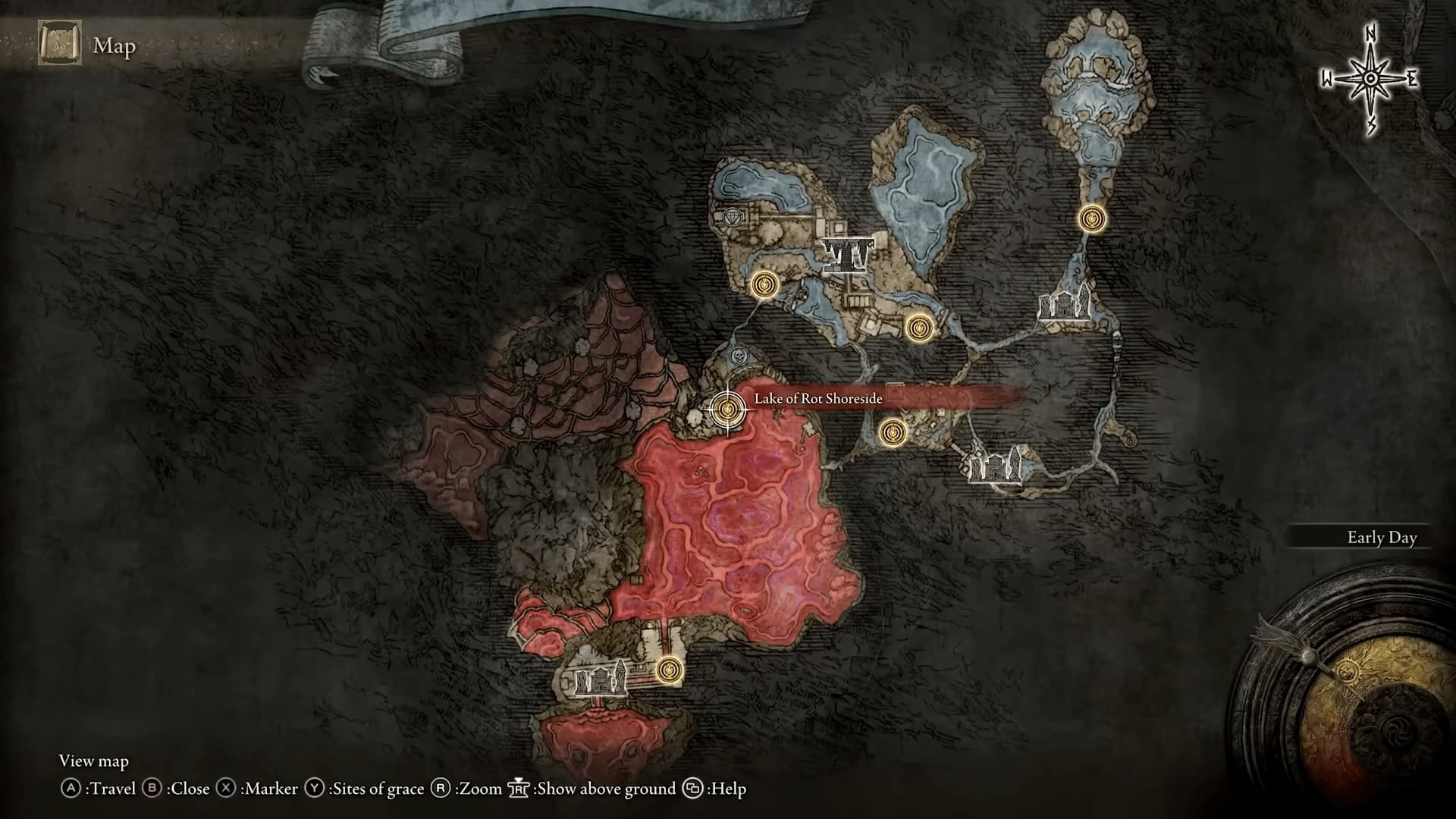
Task: Click the skull marker above the rot lake
Action: pyautogui.click(x=738, y=356)
